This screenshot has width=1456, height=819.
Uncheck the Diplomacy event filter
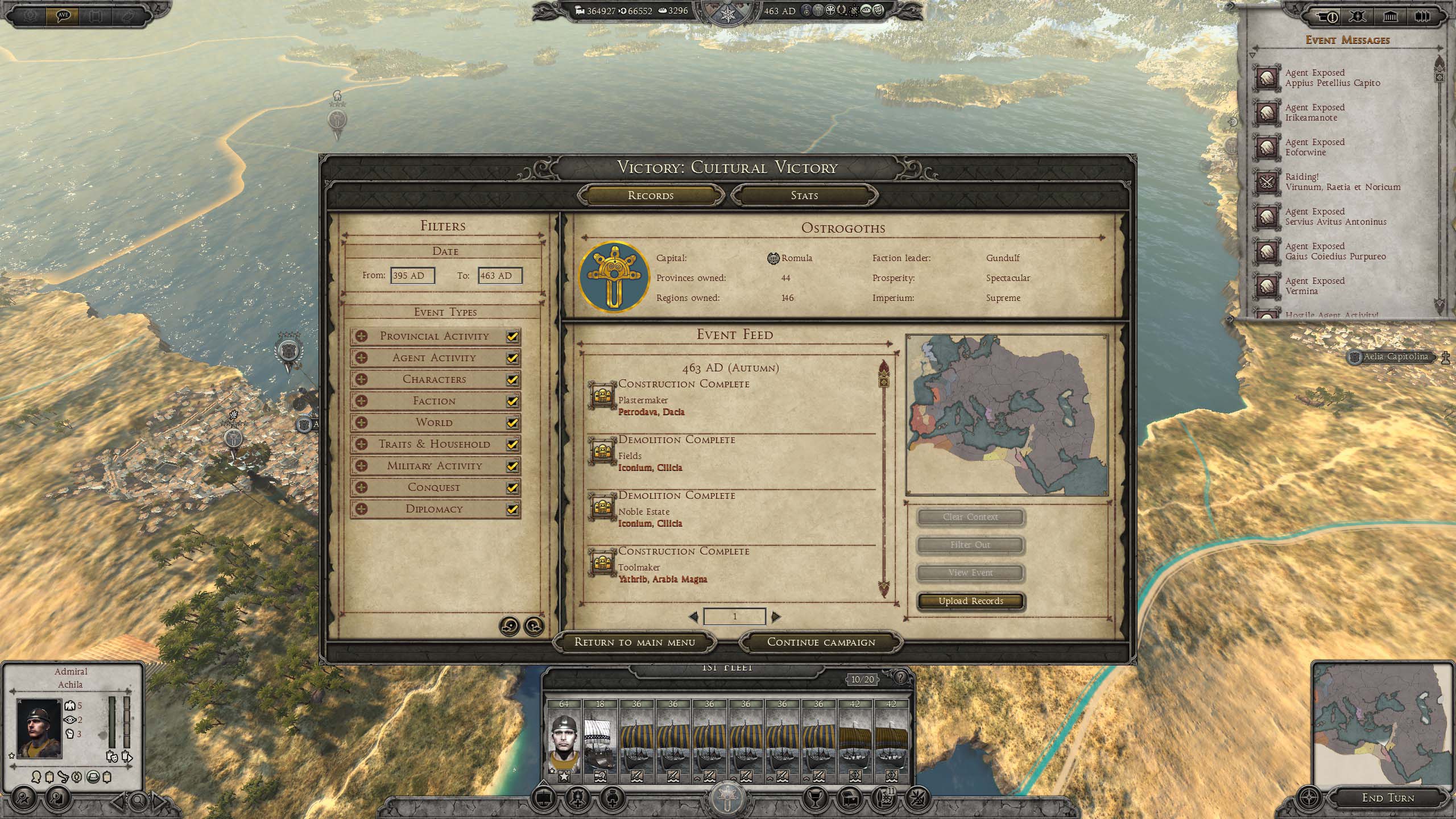(512, 509)
